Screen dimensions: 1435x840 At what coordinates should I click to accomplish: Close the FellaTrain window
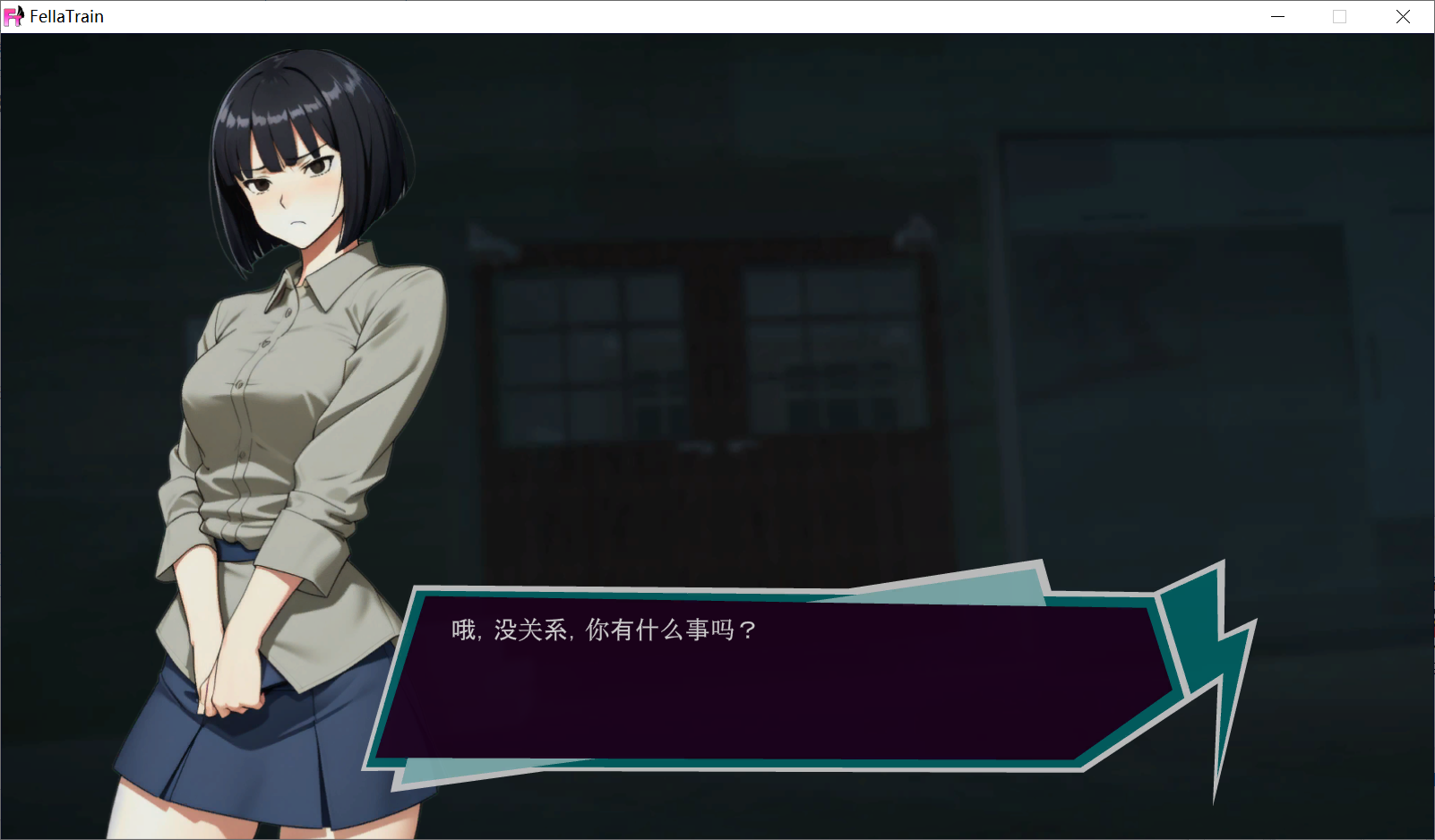[x=1403, y=17]
